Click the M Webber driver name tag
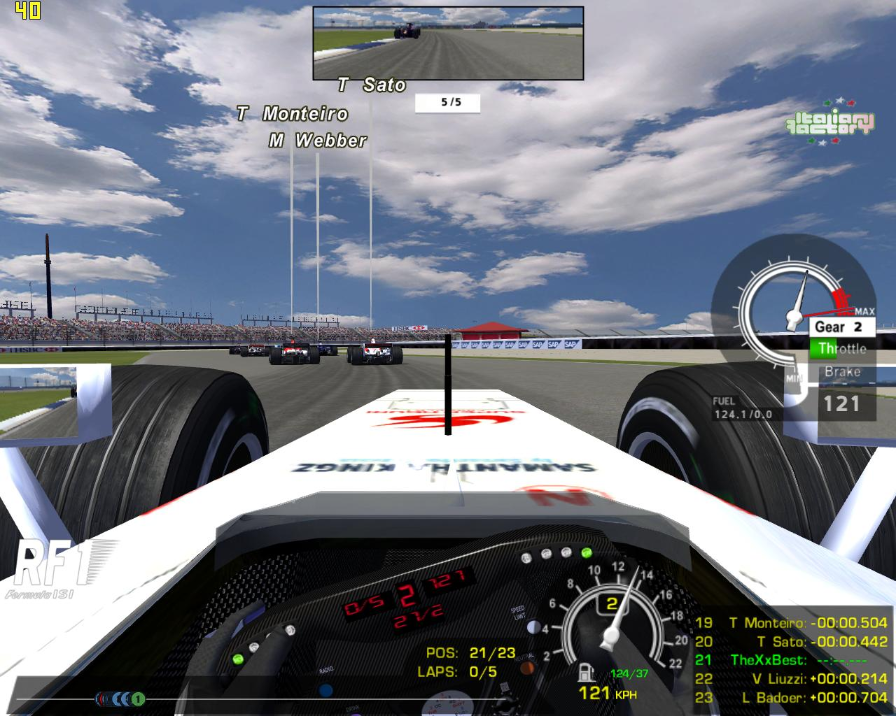The height and width of the screenshot is (716, 896). tap(317, 141)
